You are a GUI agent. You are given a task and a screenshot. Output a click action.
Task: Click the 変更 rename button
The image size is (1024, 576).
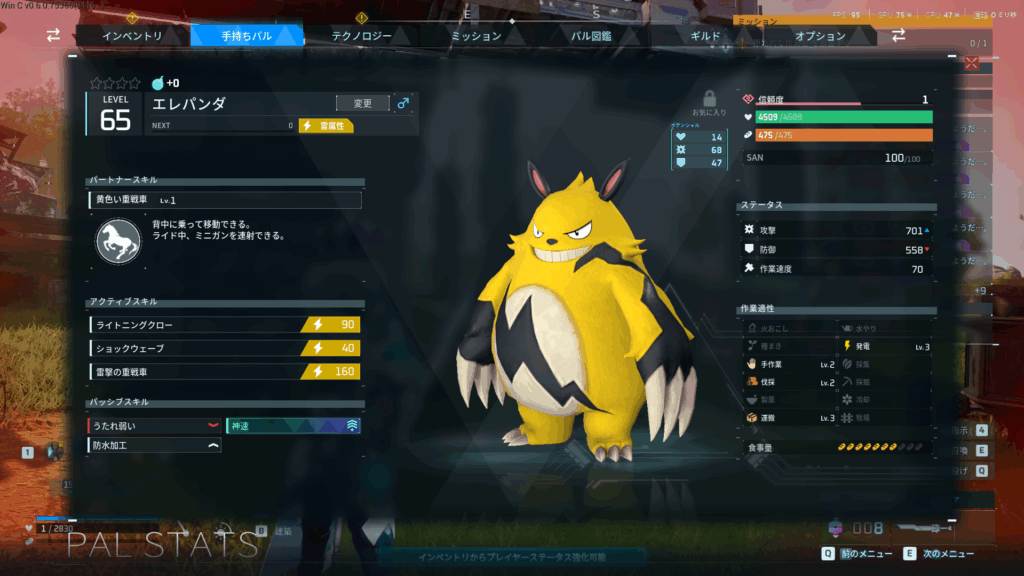(x=362, y=103)
